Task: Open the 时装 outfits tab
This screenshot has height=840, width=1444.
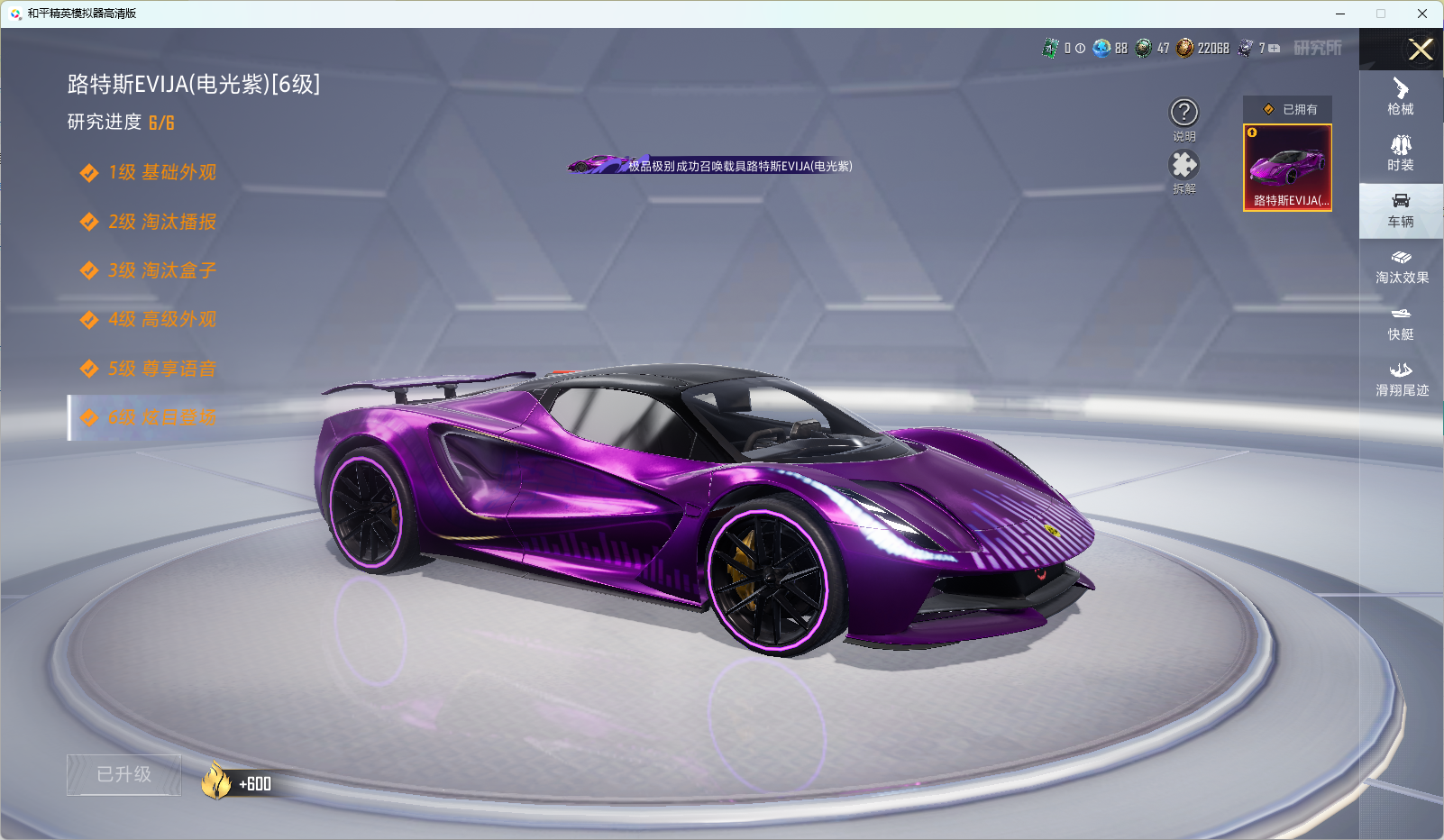Action: (x=1401, y=153)
